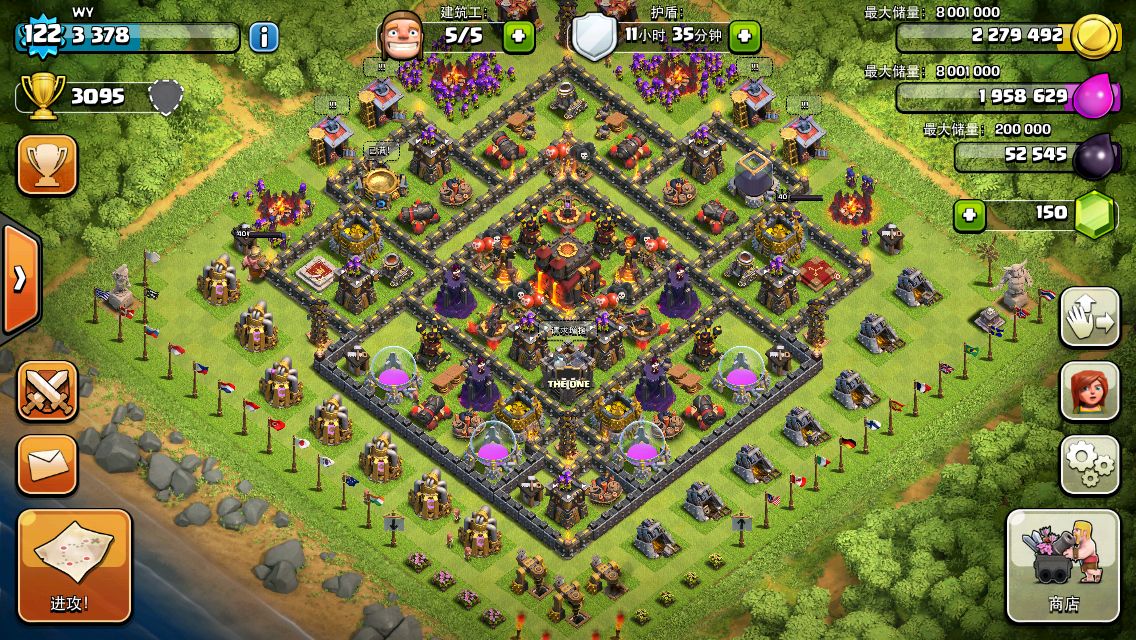The width and height of the screenshot is (1136, 640).
Task: Expand the orange side arrow panel
Action: click(x=19, y=278)
